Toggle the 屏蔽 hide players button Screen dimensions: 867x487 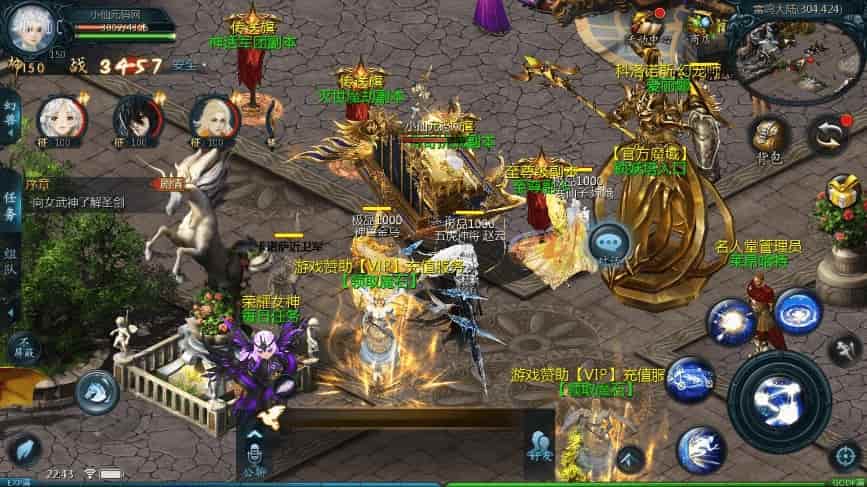24,347
